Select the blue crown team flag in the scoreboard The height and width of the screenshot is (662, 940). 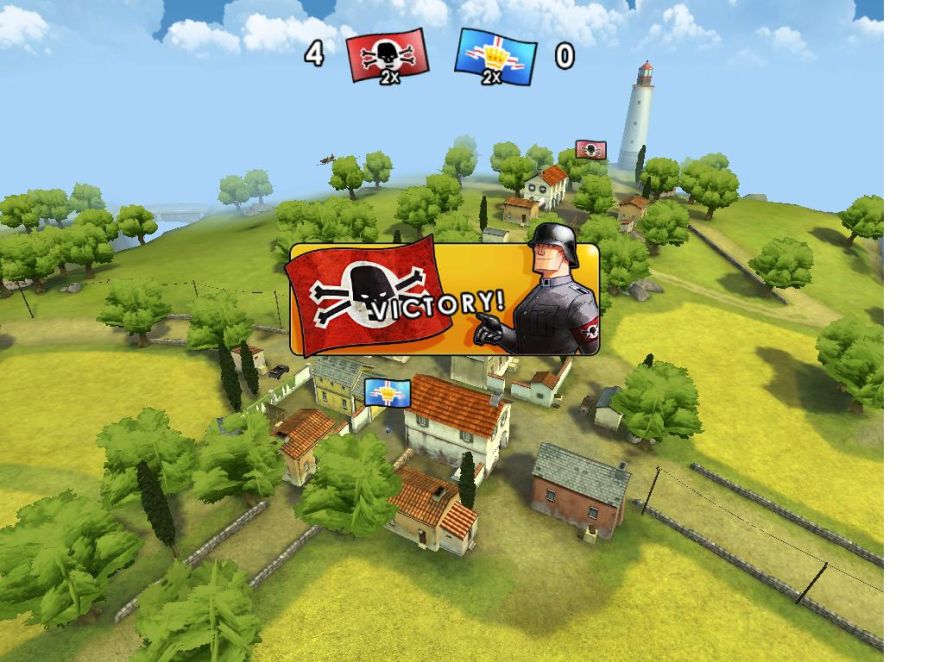[495, 55]
